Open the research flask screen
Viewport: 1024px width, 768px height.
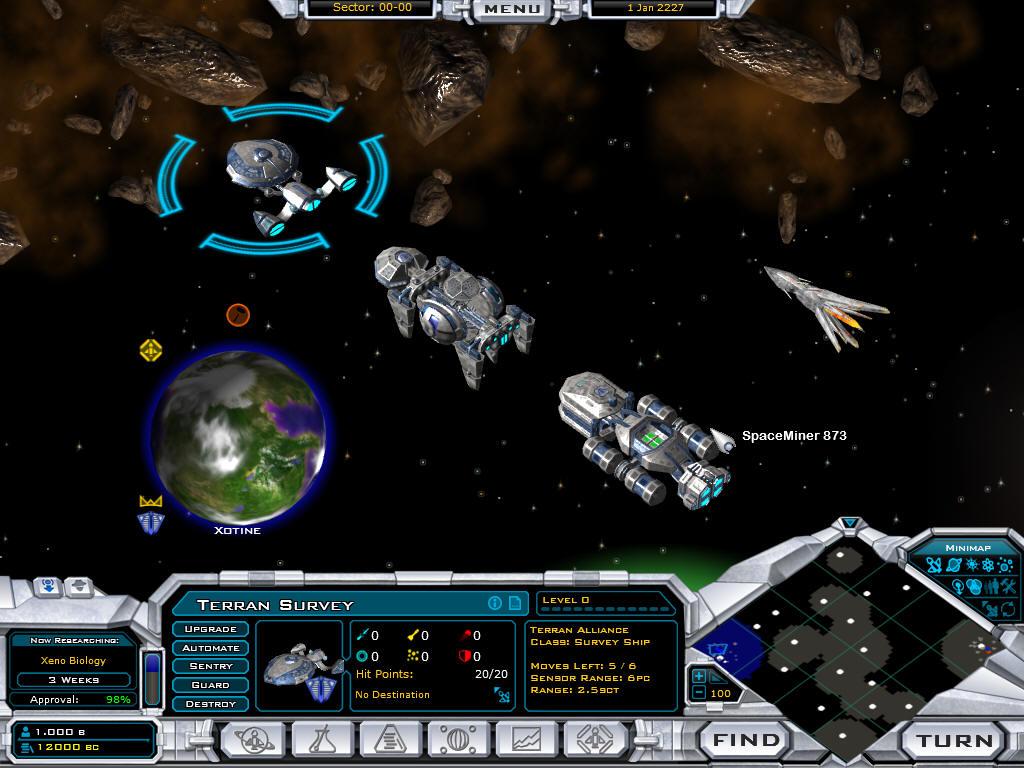323,740
